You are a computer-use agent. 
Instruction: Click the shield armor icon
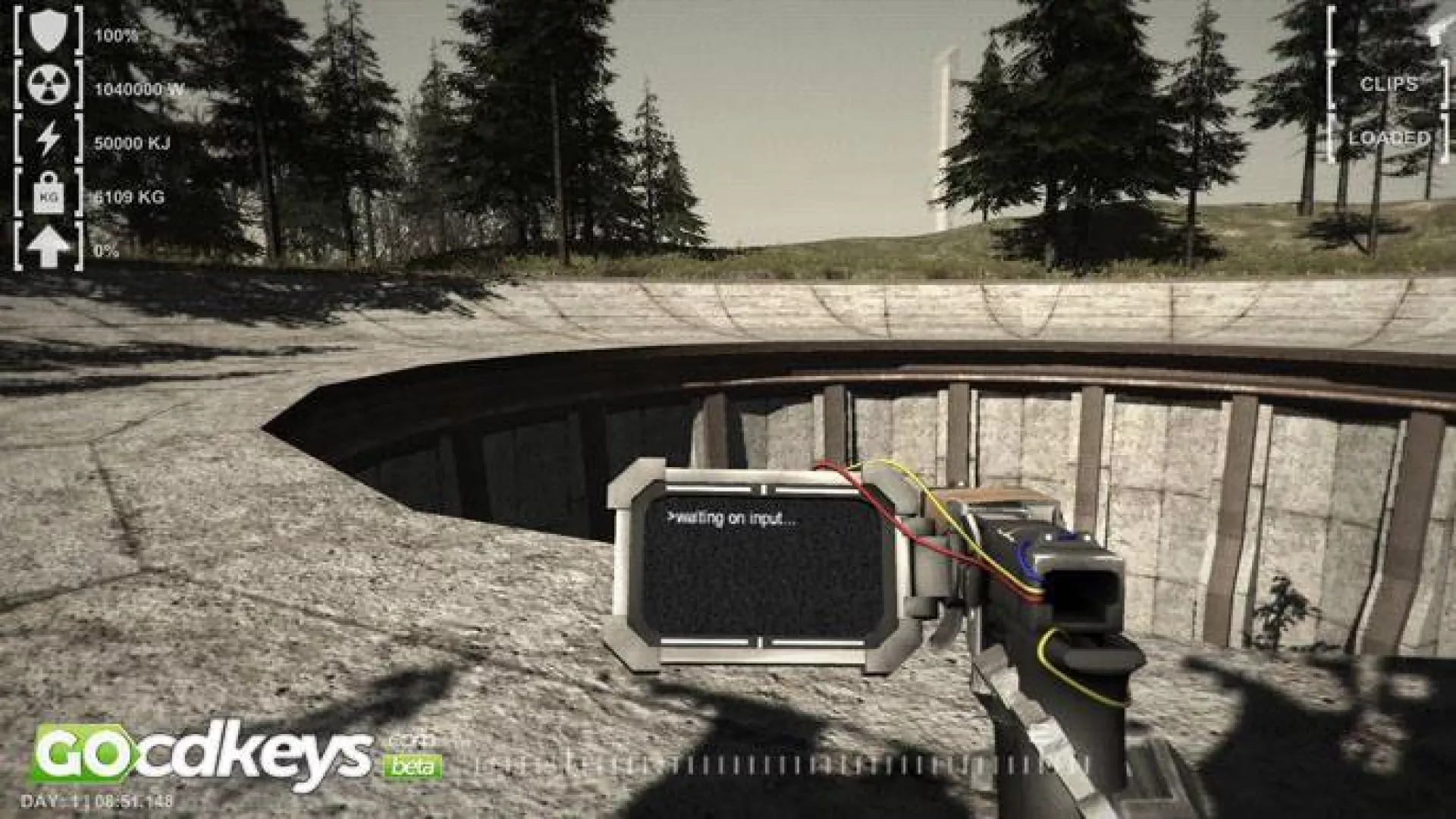tap(49, 32)
